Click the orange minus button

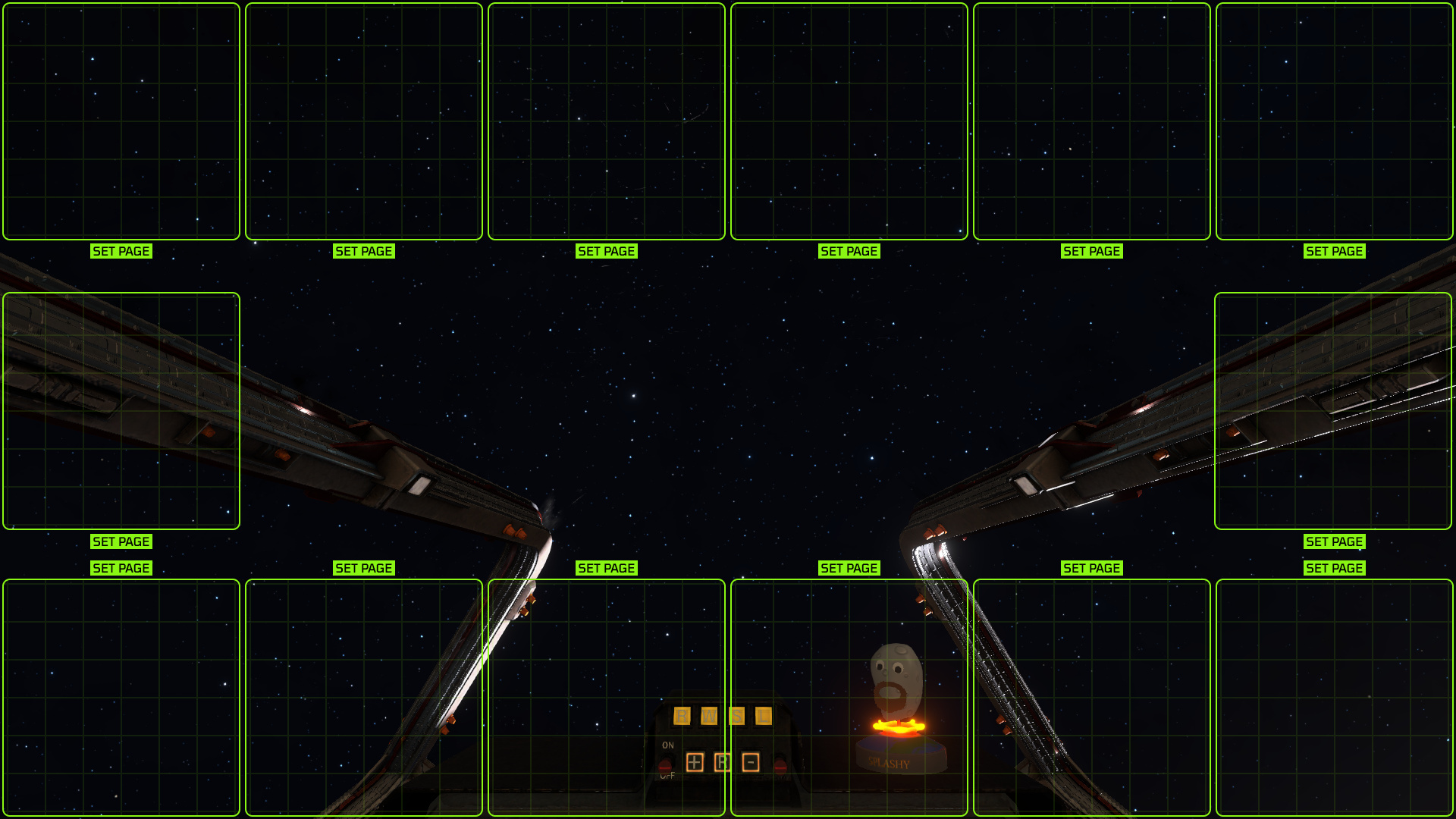(x=751, y=762)
